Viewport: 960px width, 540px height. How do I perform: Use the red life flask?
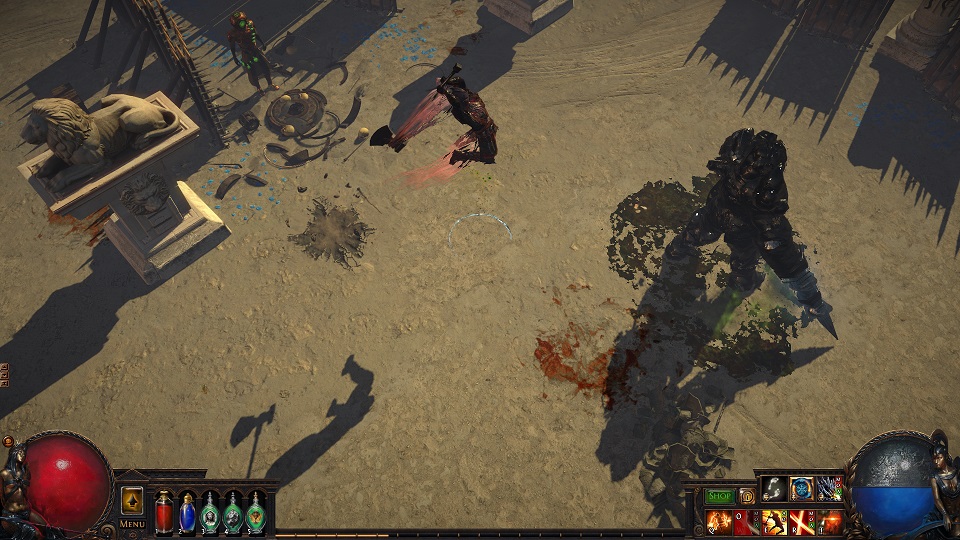coord(164,513)
